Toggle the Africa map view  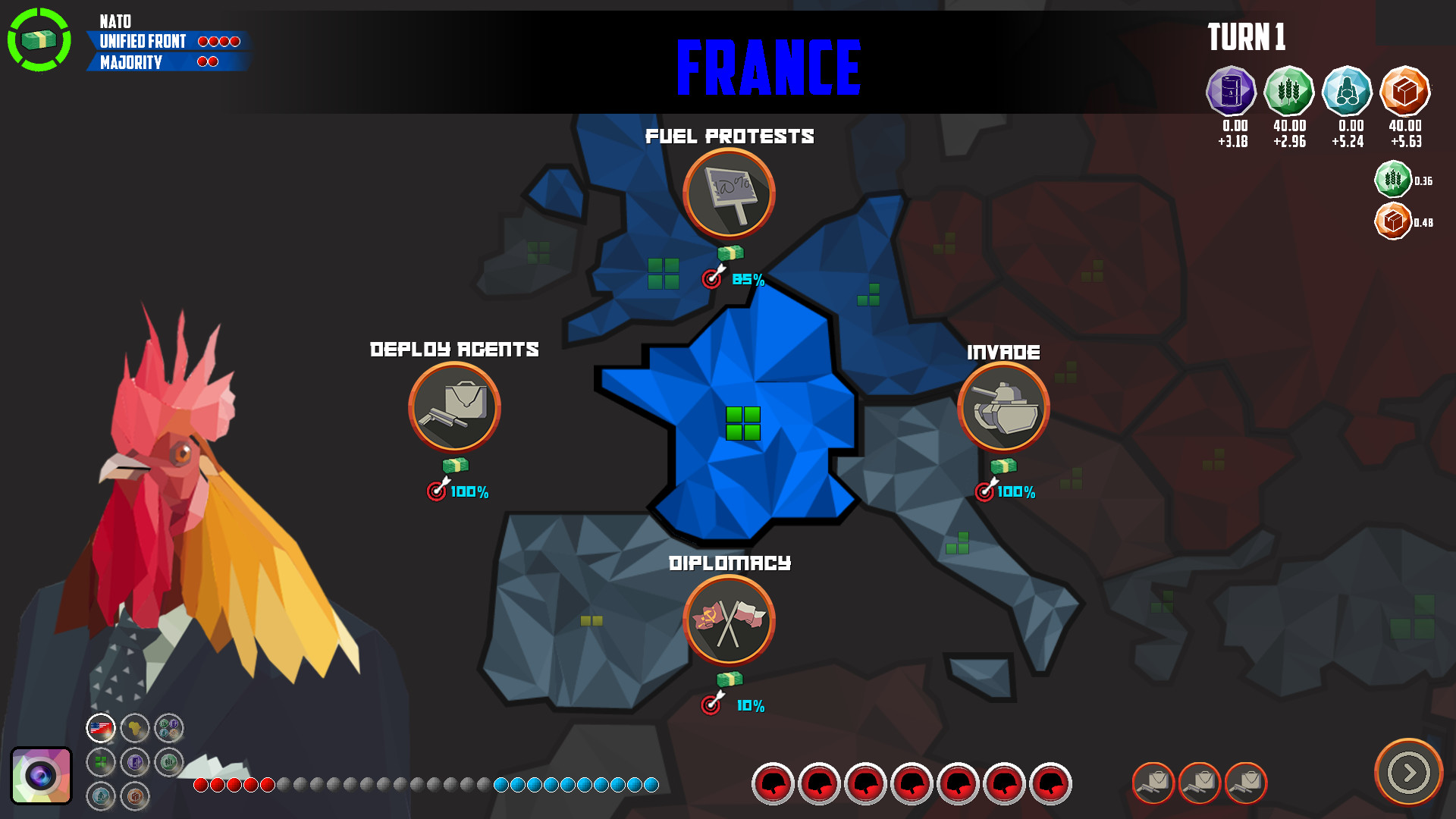coord(135,728)
